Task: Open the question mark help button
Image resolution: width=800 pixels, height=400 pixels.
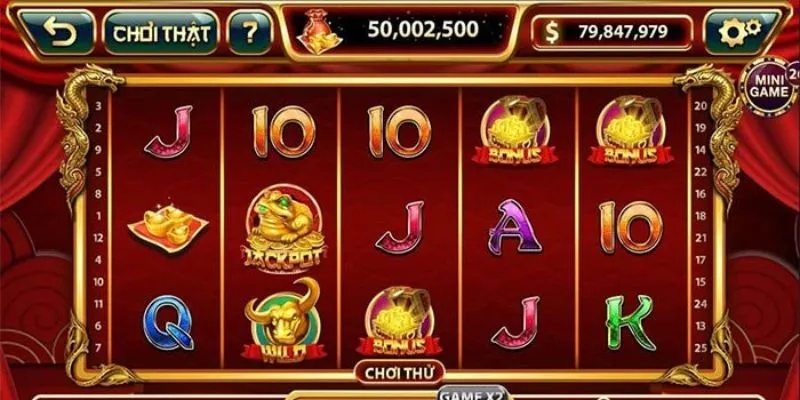Action: tap(250, 32)
